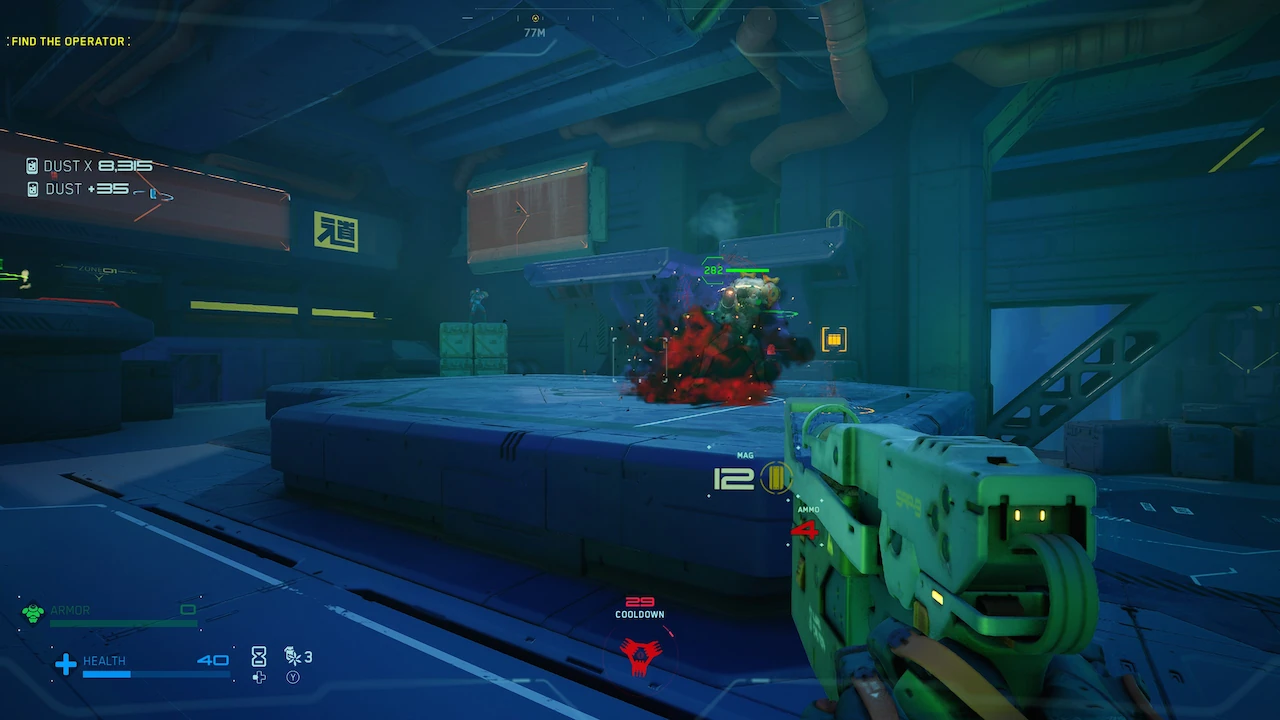Viewport: 1280px width, 720px height.
Task: Click the green armor vest icon
Action: (33, 612)
